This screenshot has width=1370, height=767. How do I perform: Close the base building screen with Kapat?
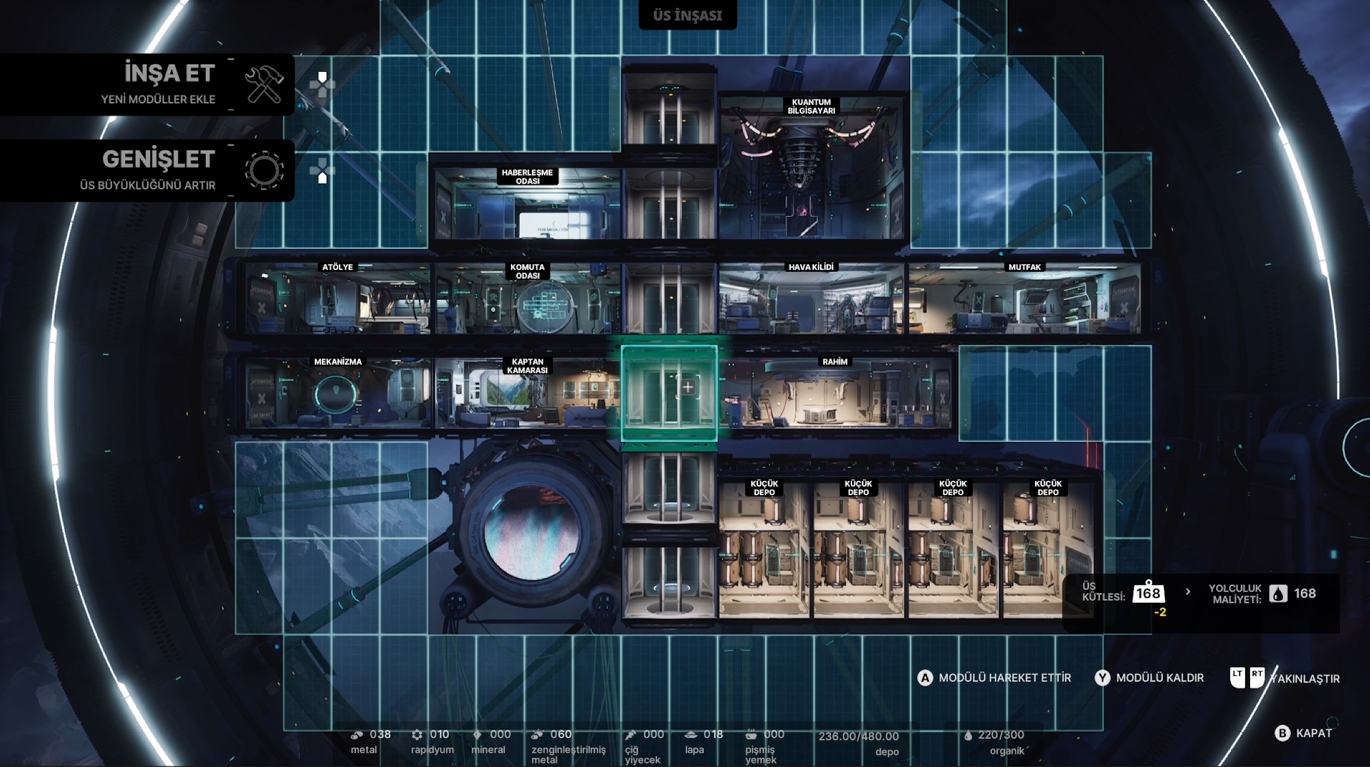point(1303,733)
